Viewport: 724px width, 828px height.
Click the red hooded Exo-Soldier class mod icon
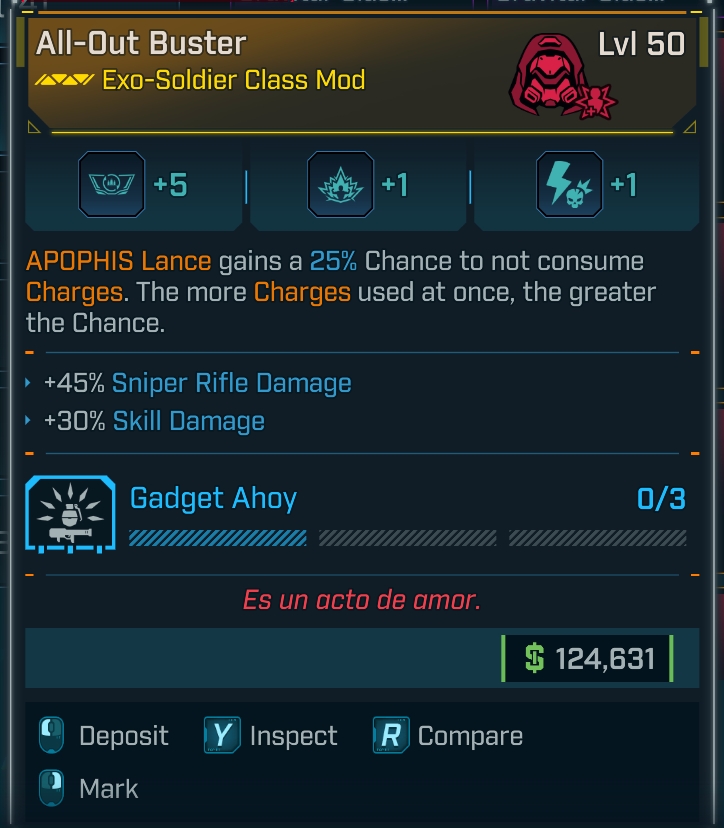point(557,75)
